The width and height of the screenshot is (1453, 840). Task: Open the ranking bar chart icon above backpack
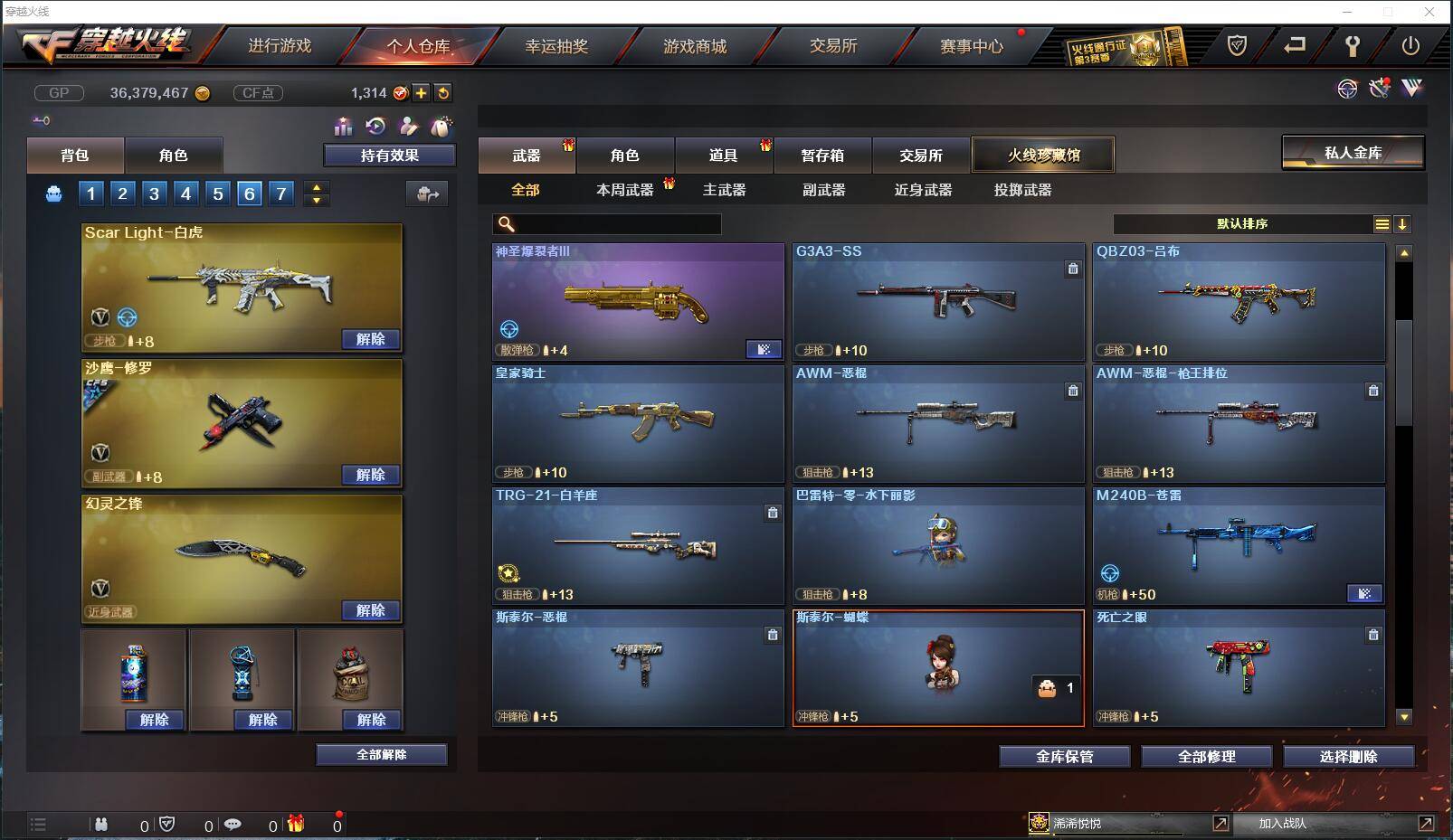pos(344,127)
